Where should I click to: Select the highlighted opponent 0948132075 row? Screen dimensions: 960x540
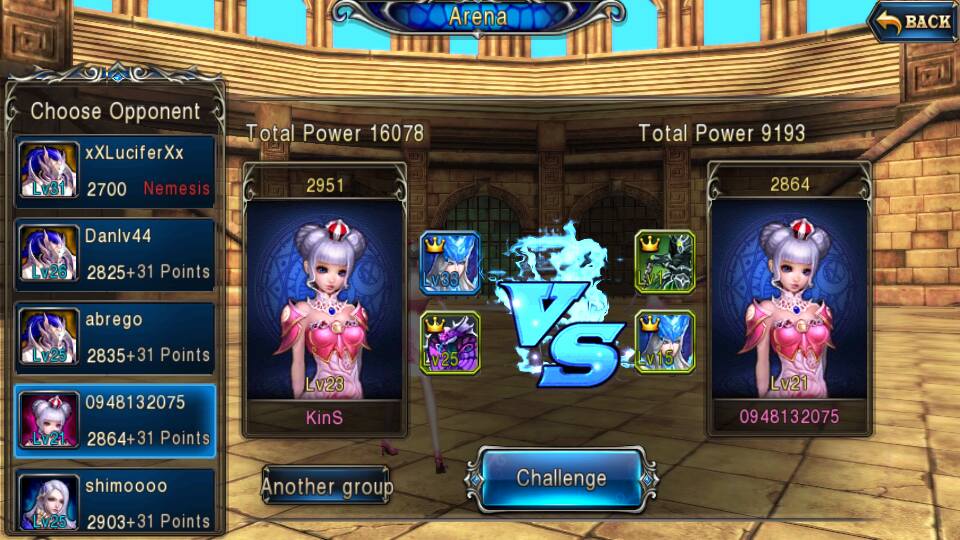tap(115, 421)
